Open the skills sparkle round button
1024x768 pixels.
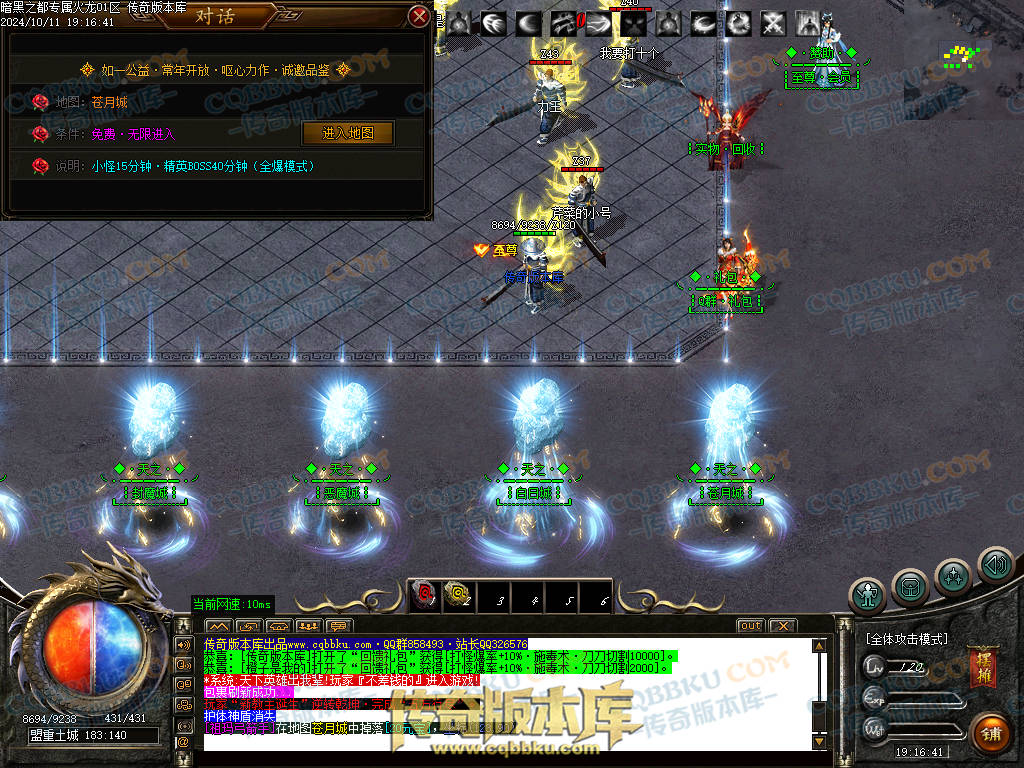click(953, 577)
